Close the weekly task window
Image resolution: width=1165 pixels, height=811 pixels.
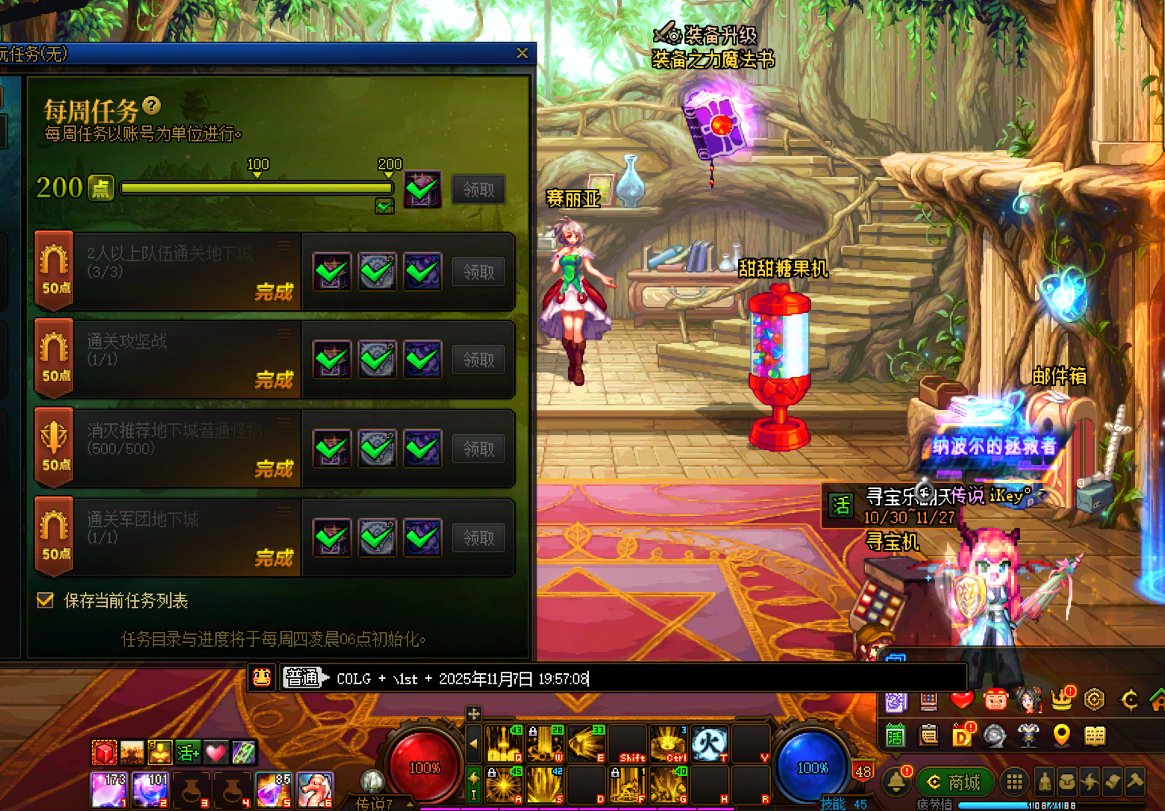coord(521,53)
